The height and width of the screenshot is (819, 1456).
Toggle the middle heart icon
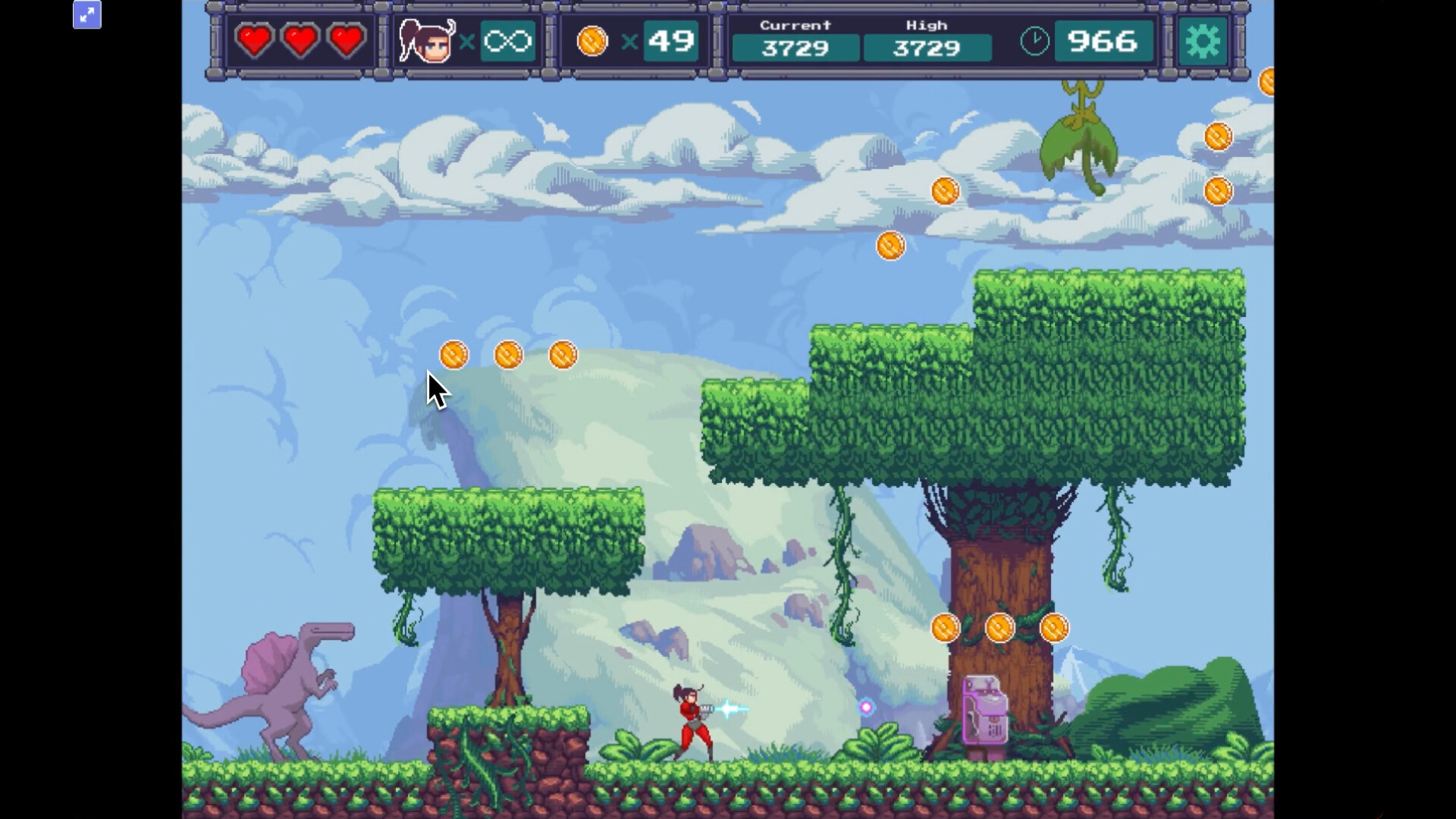coord(300,42)
